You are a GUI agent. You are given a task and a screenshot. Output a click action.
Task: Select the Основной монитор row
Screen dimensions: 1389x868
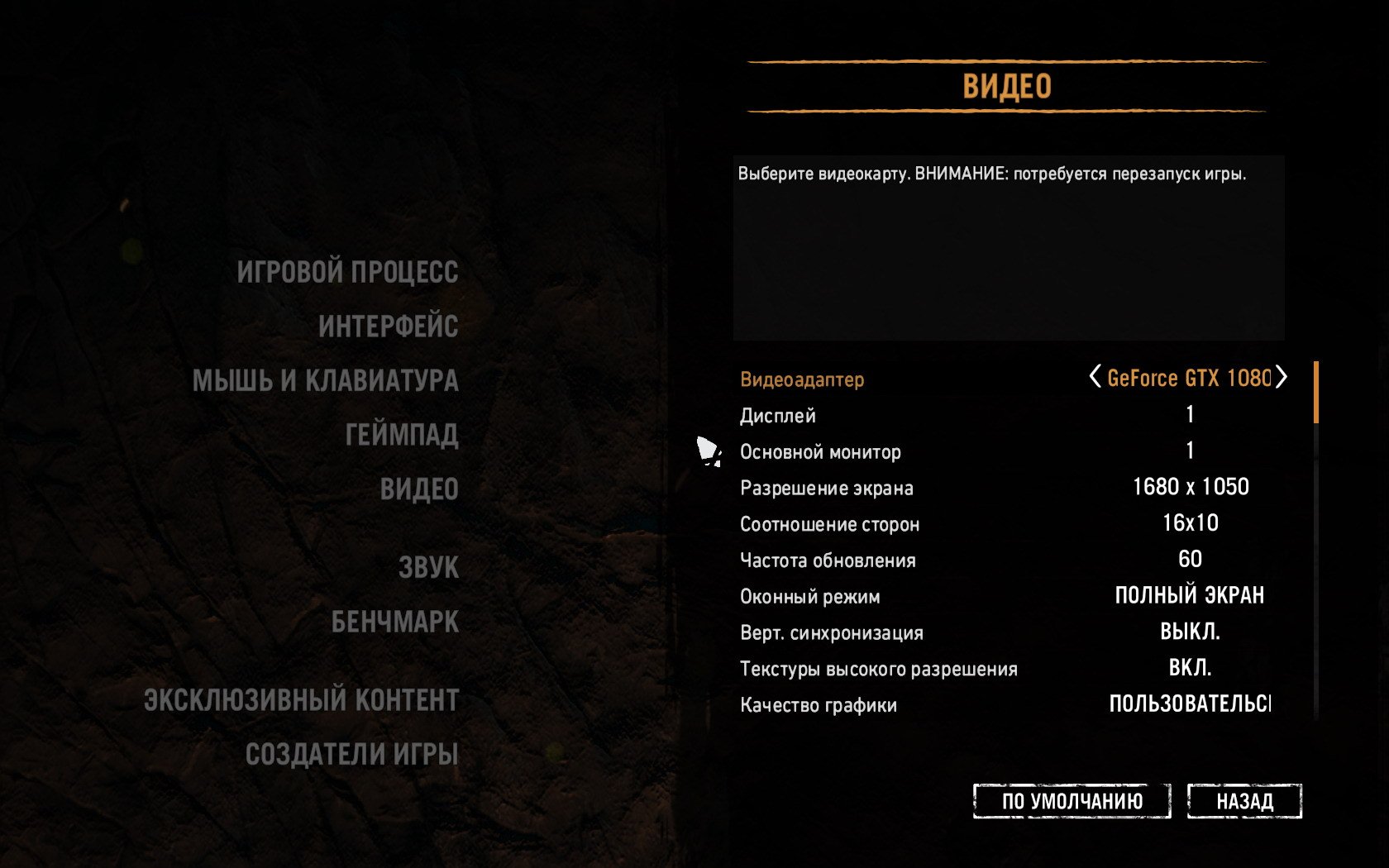[820, 452]
